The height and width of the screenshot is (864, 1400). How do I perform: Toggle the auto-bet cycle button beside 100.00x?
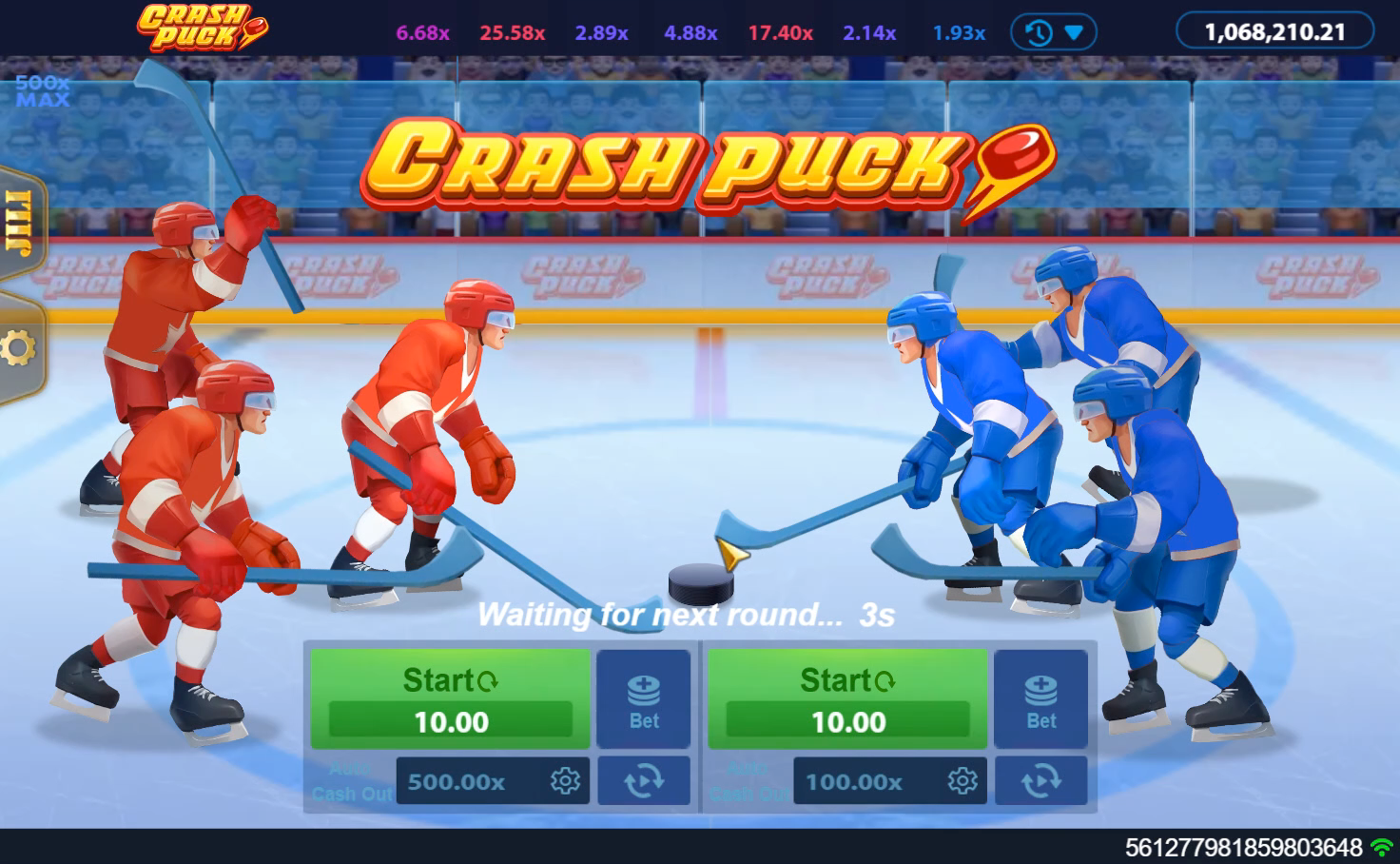(x=1040, y=781)
